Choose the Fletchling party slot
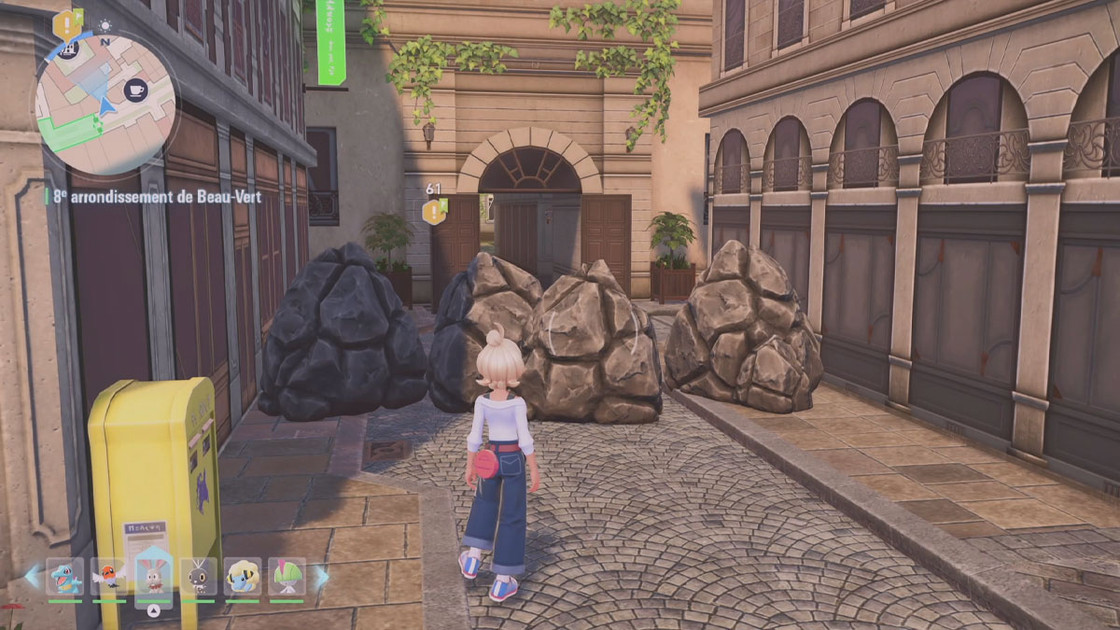The width and height of the screenshot is (1120, 630). pyautogui.click(x=109, y=577)
